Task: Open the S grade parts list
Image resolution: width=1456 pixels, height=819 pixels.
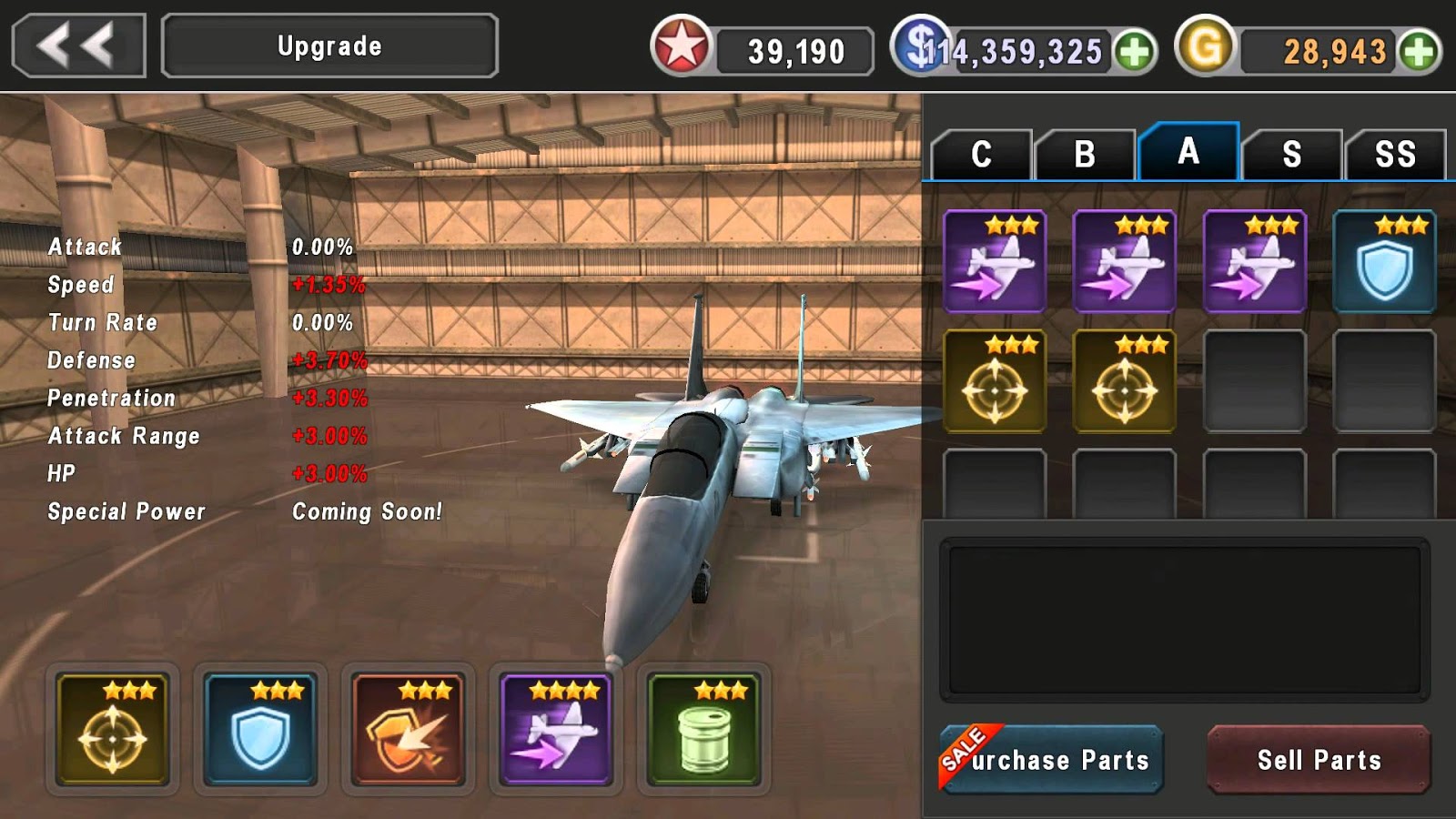Action: [x=1294, y=154]
